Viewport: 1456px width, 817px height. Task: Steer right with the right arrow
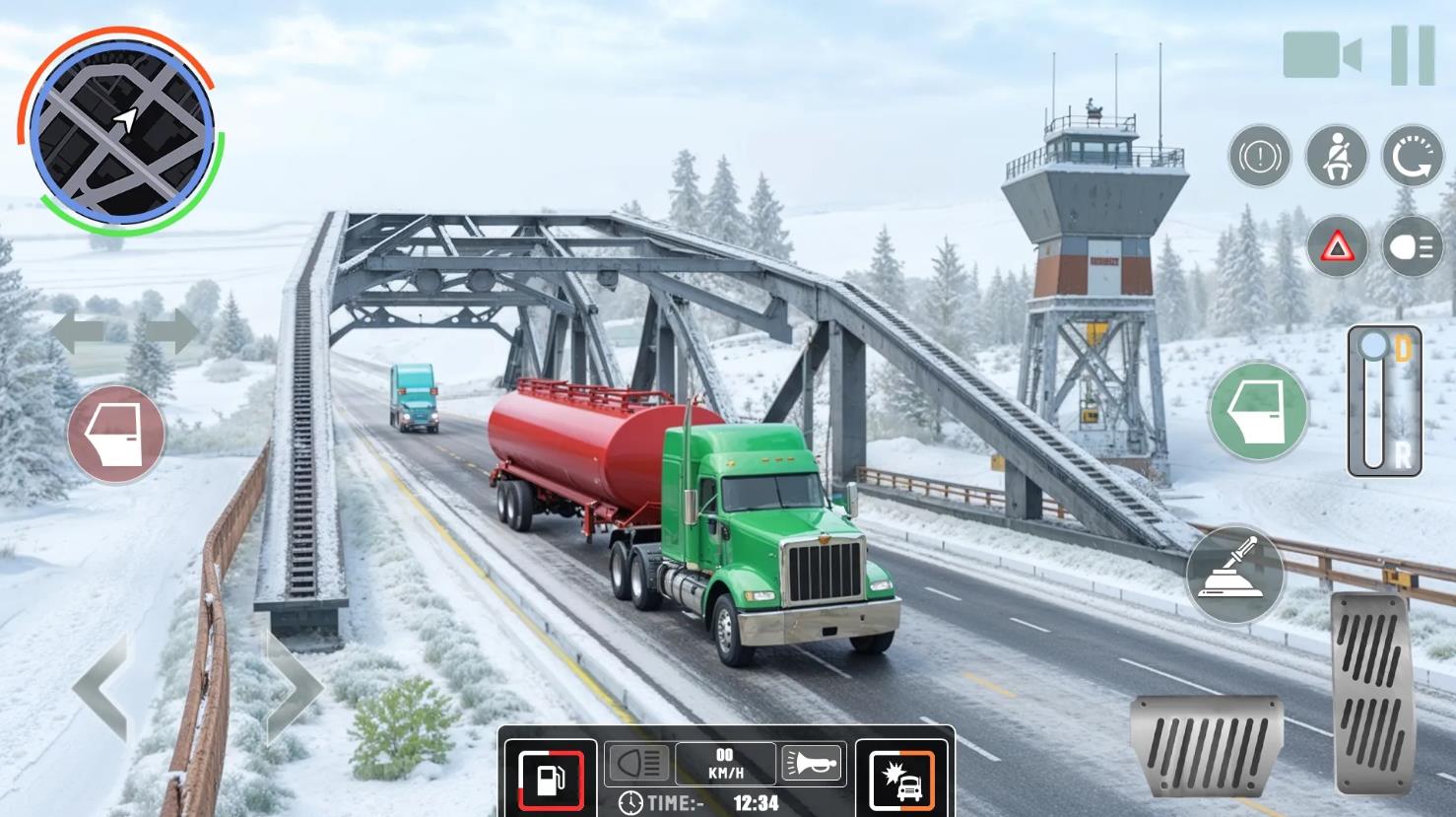click(293, 687)
